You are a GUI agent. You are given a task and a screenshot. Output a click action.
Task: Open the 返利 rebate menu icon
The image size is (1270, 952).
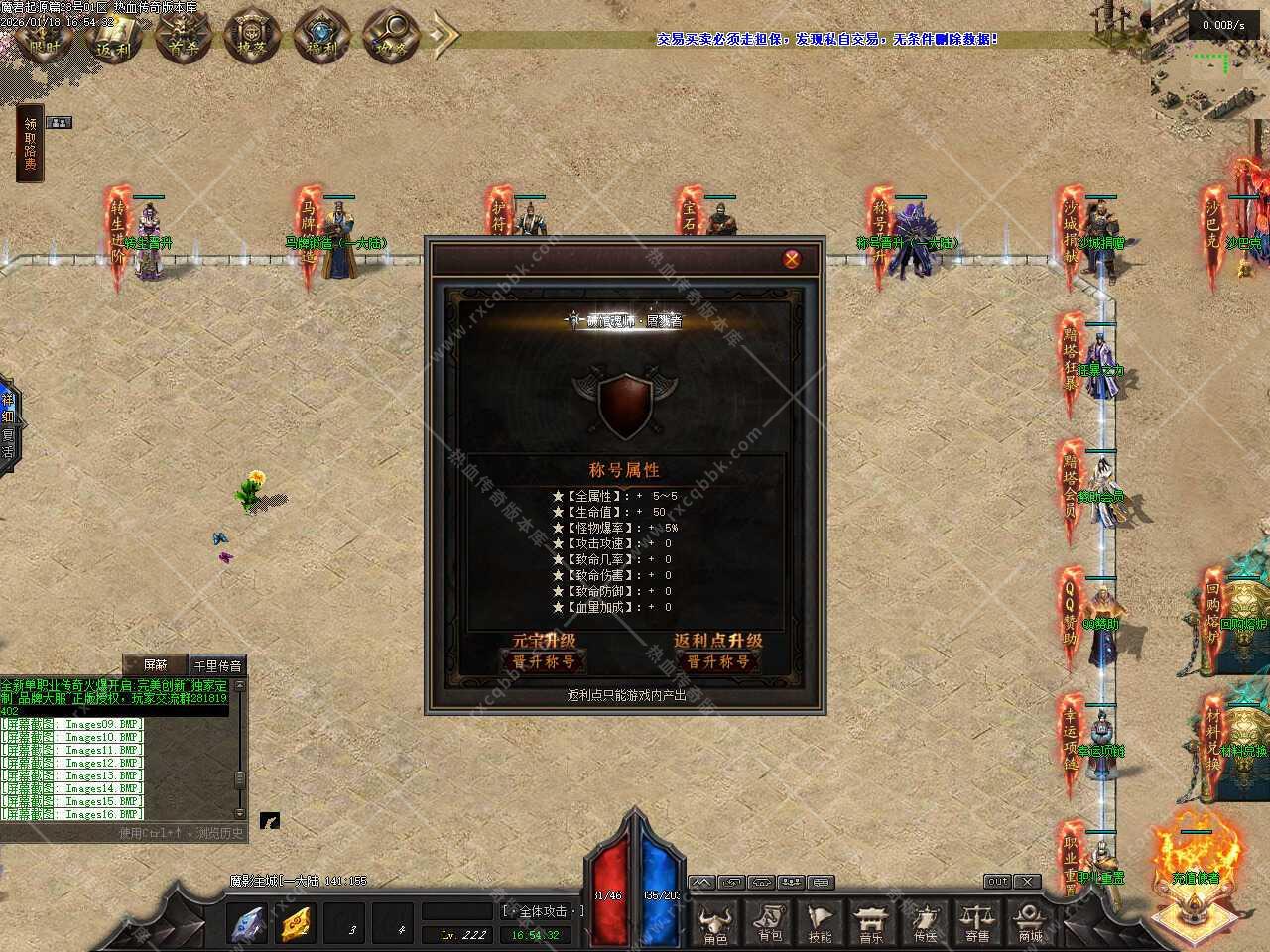click(x=114, y=36)
